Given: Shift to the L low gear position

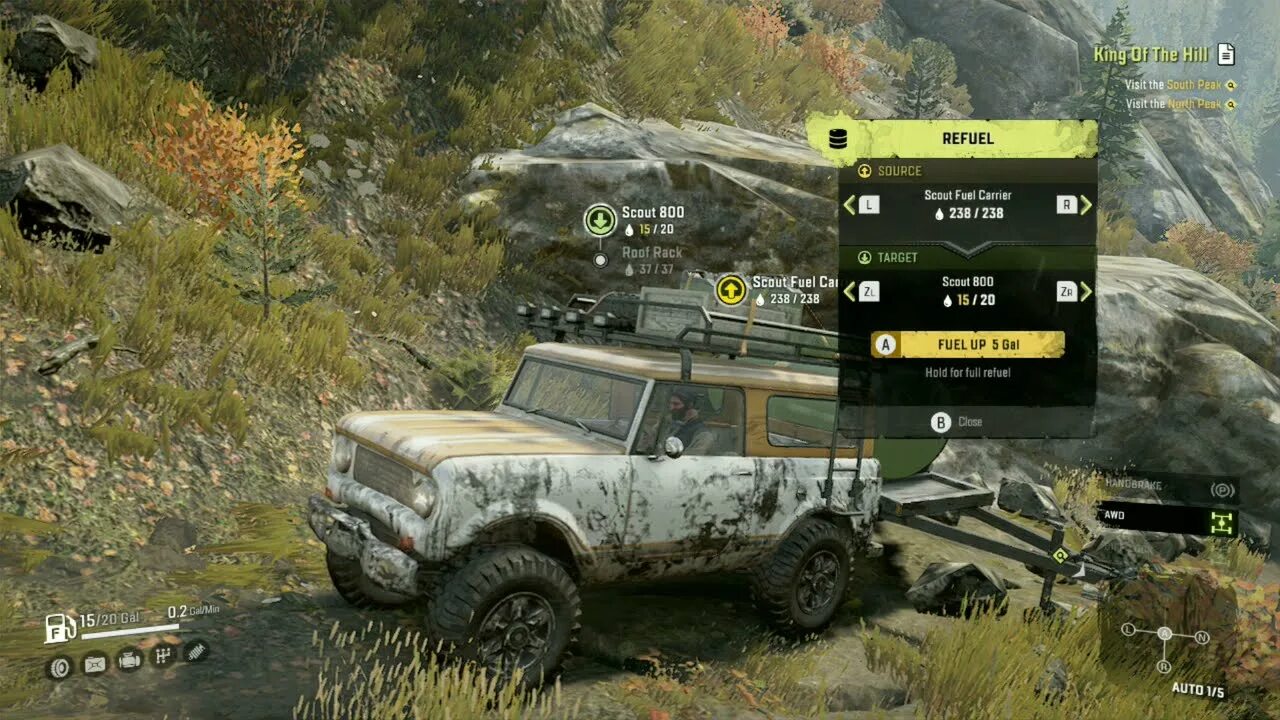Looking at the screenshot, I should coord(1128,630).
